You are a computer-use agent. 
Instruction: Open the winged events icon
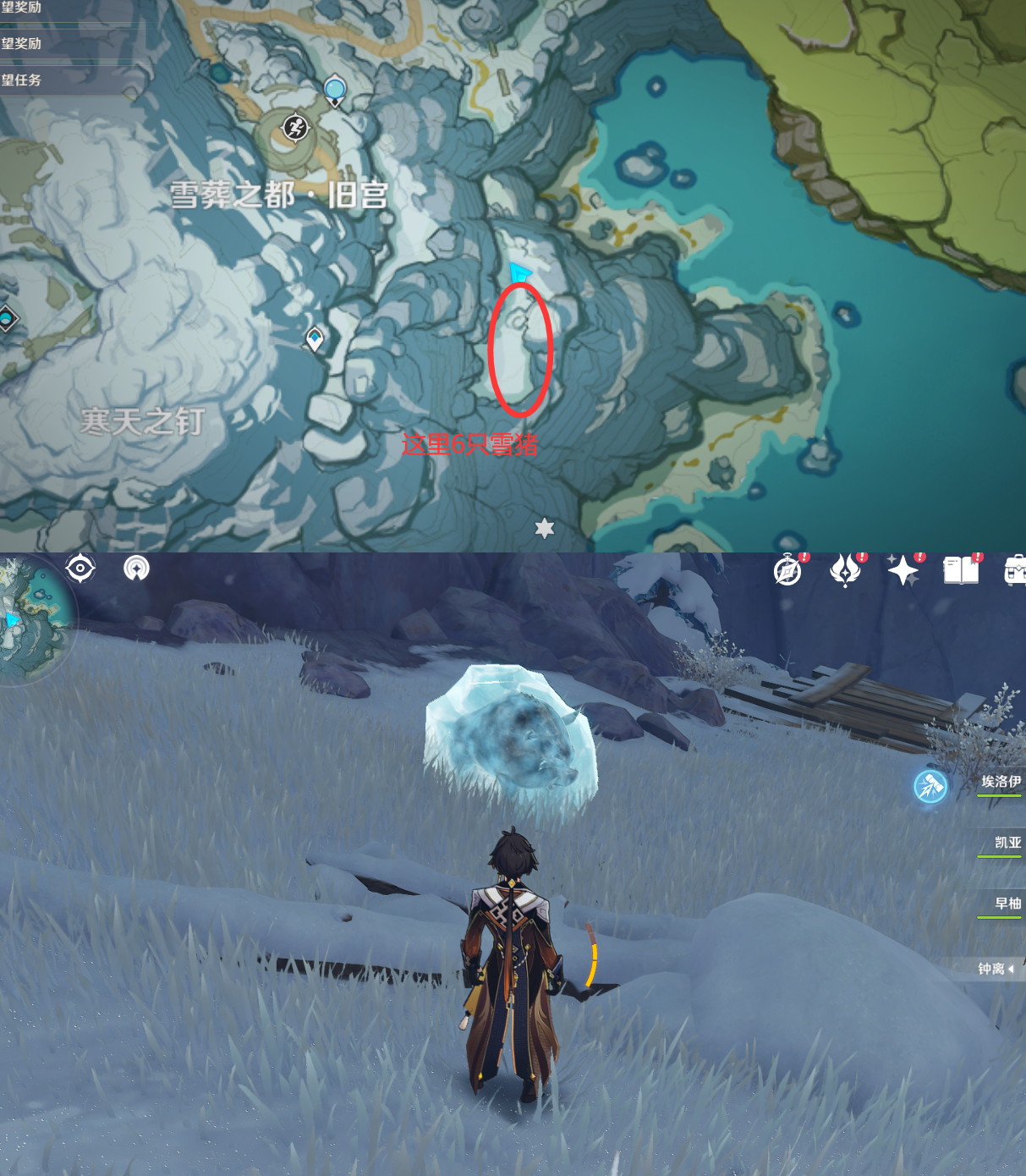tap(845, 571)
